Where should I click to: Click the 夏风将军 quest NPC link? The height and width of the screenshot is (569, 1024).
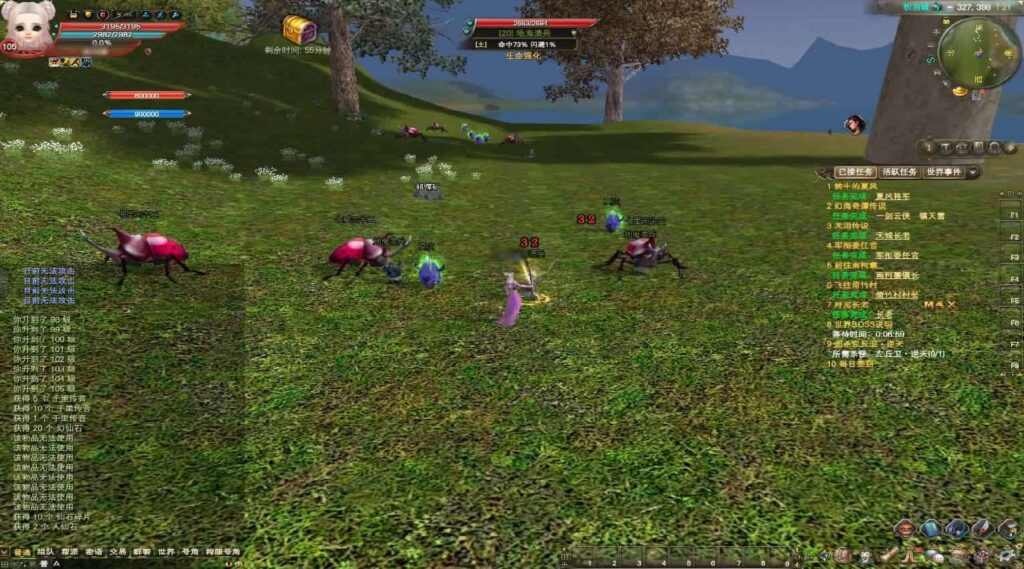click(x=891, y=196)
